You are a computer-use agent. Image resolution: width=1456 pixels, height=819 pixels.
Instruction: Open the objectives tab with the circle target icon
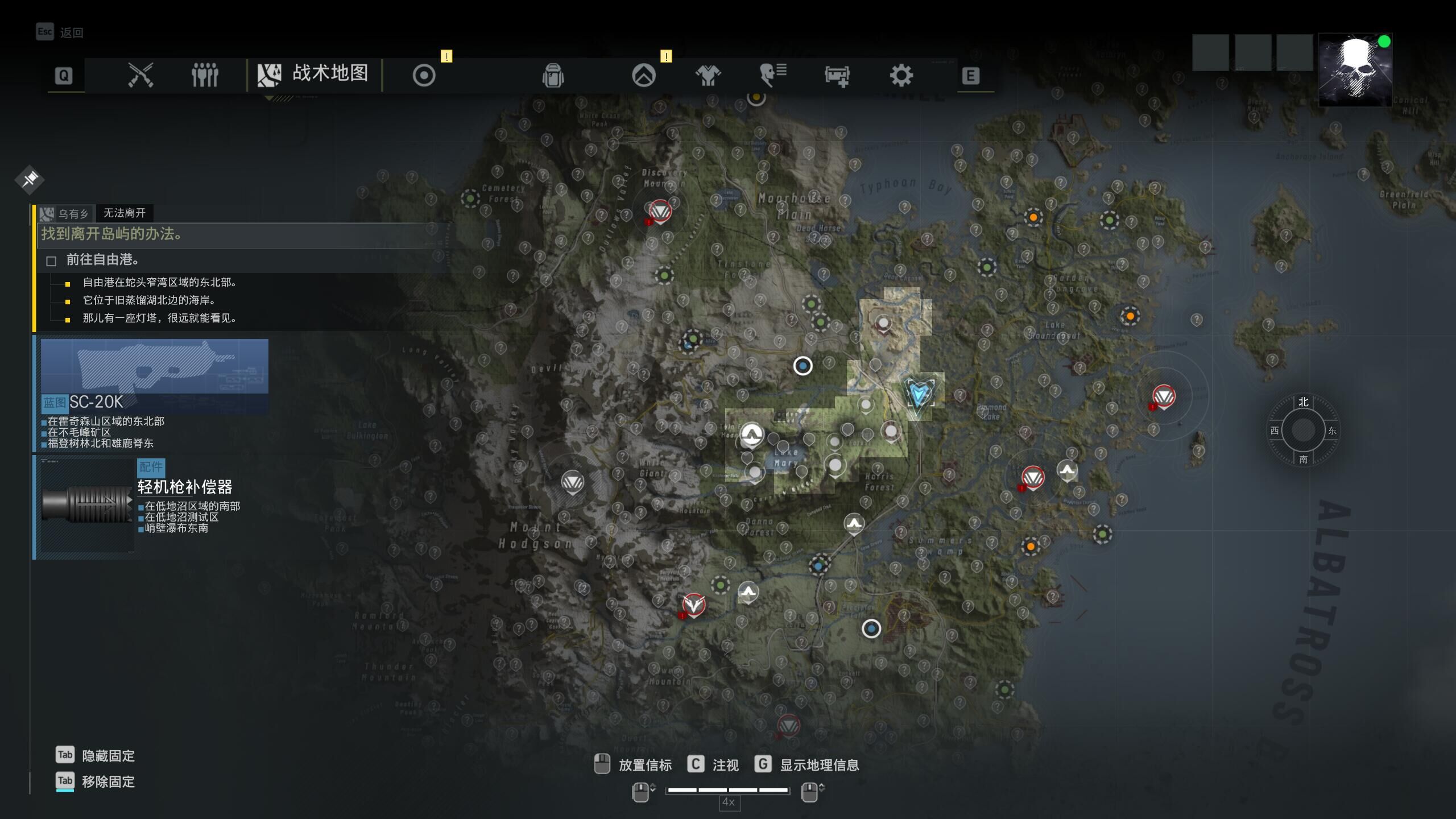(x=424, y=75)
